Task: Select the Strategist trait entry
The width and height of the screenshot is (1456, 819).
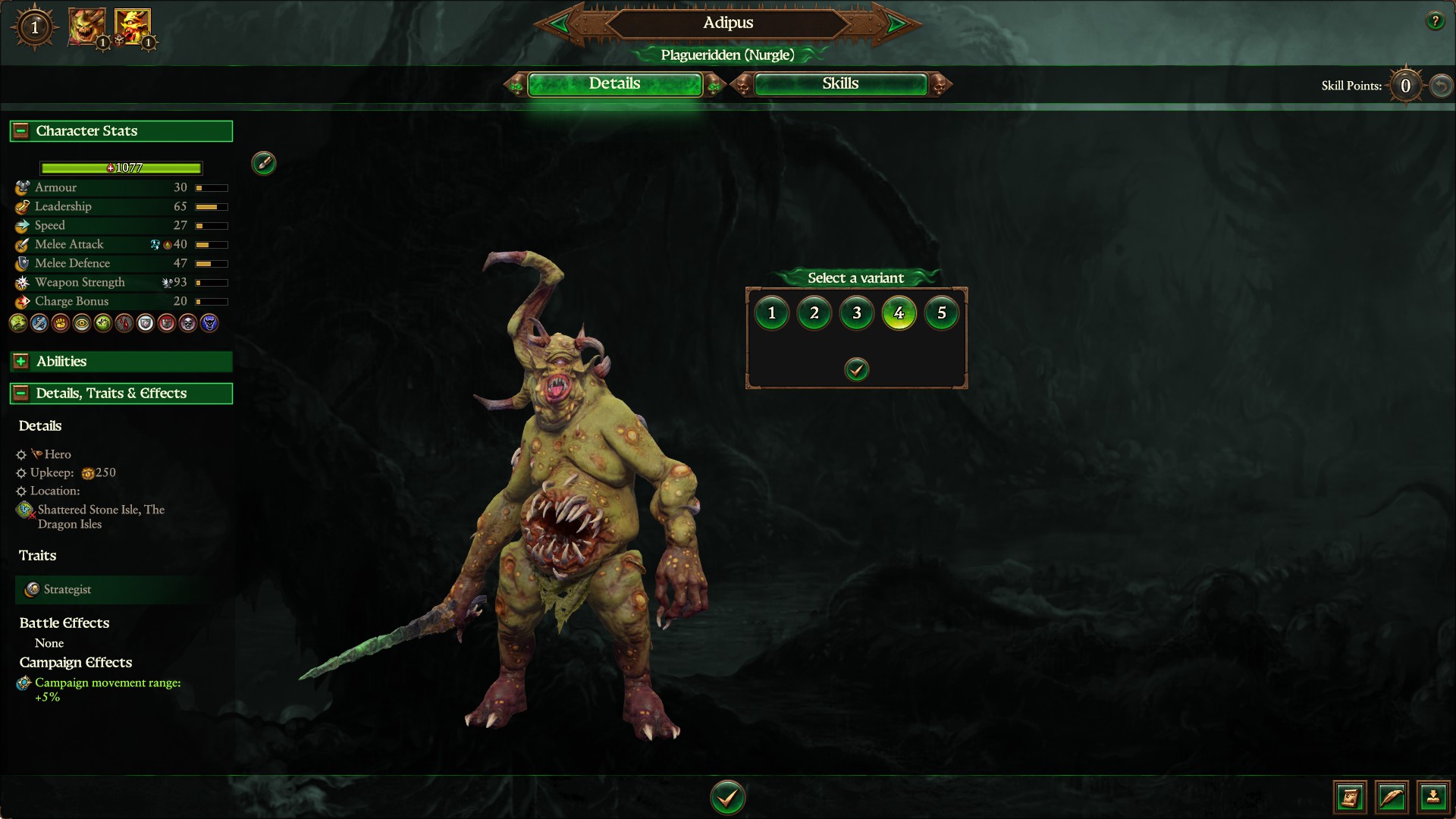Action: (x=67, y=589)
